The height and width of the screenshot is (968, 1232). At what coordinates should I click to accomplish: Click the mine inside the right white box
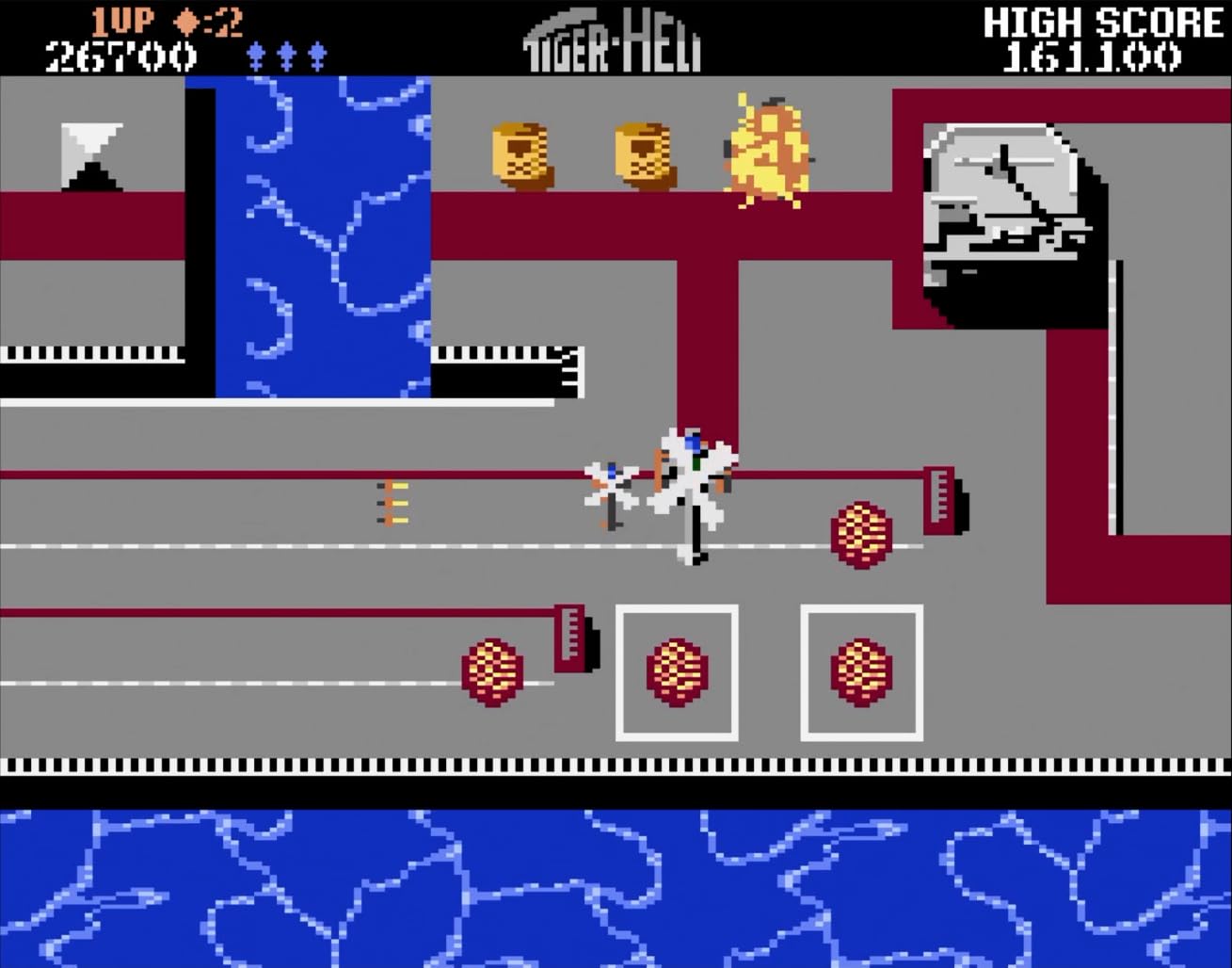[x=861, y=673]
